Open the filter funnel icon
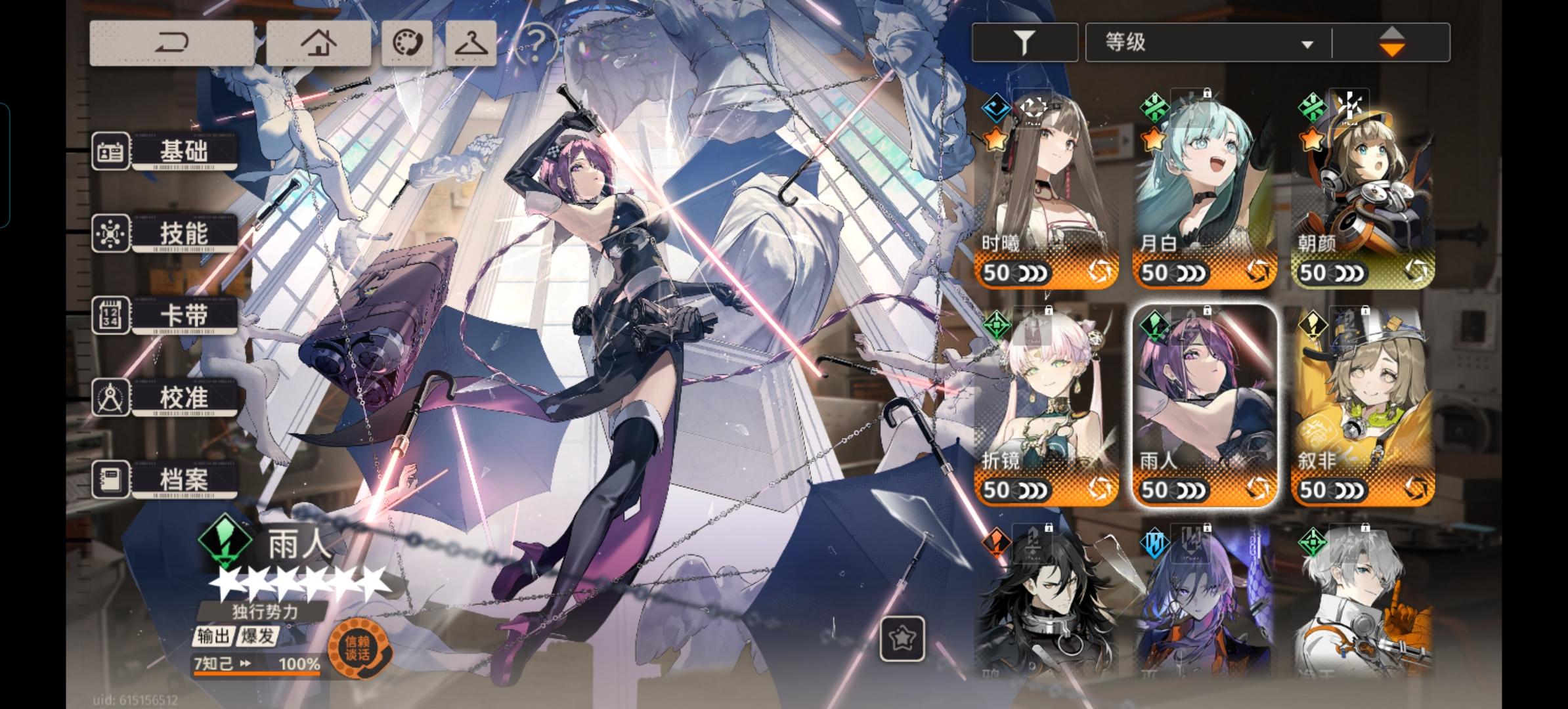The width and height of the screenshot is (1568, 709). (1024, 41)
